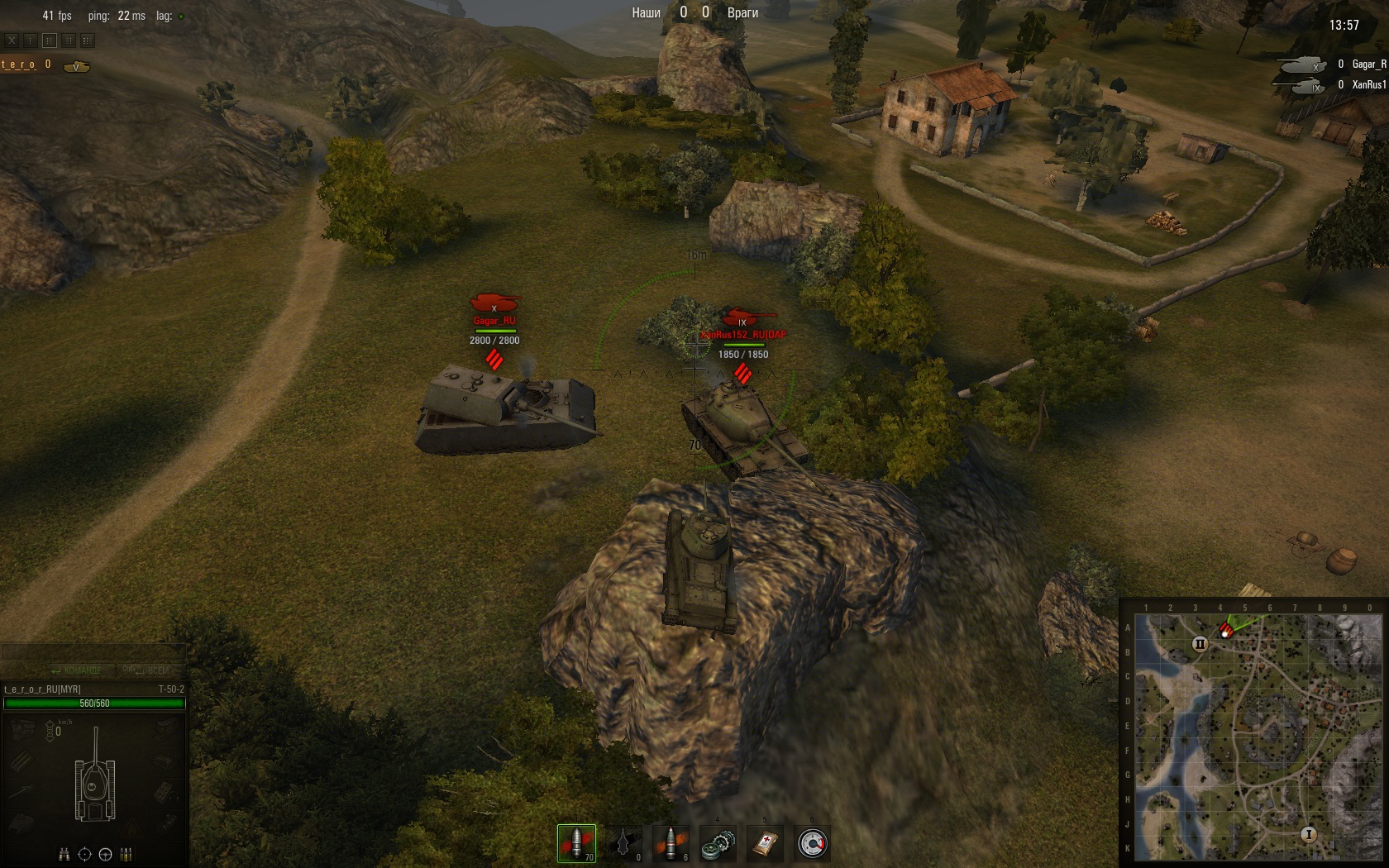Set player panel to the highlighted medium mode
The width and height of the screenshot is (1389, 868).
click(50, 40)
